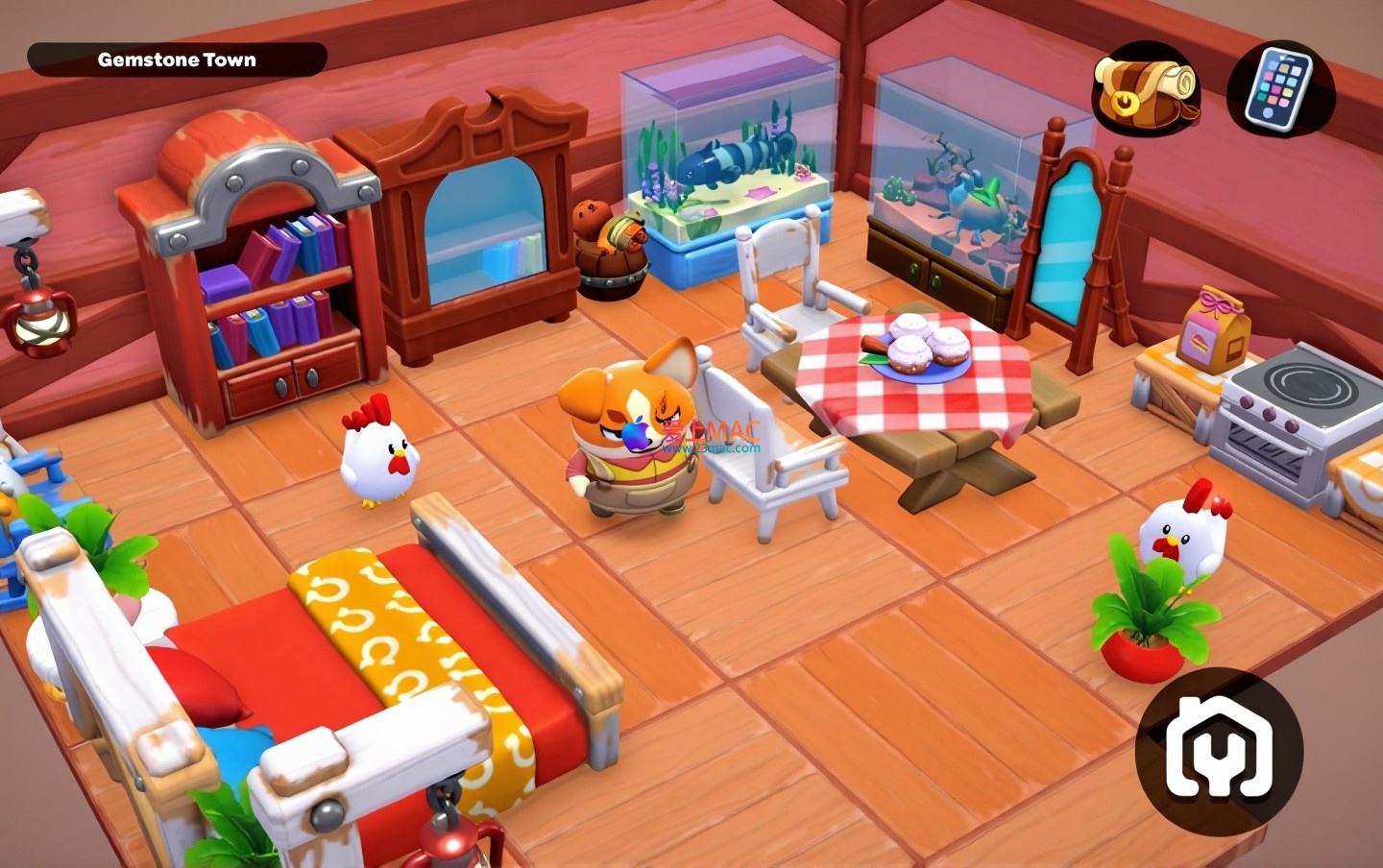The height and width of the screenshot is (868, 1383).
Task: Open the backpack inventory icon
Action: point(1145,91)
